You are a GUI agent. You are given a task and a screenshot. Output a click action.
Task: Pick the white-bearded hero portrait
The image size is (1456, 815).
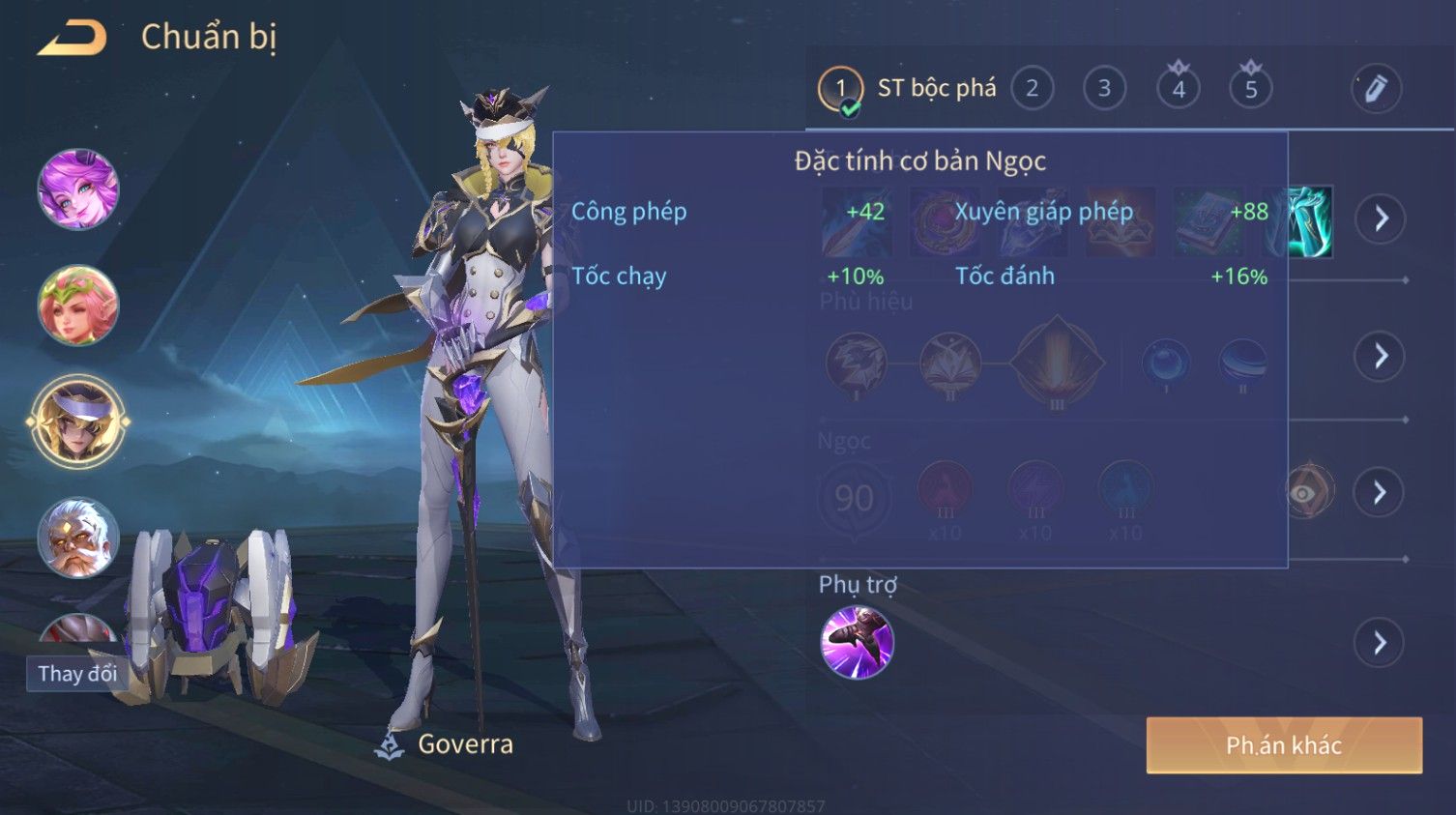77,537
